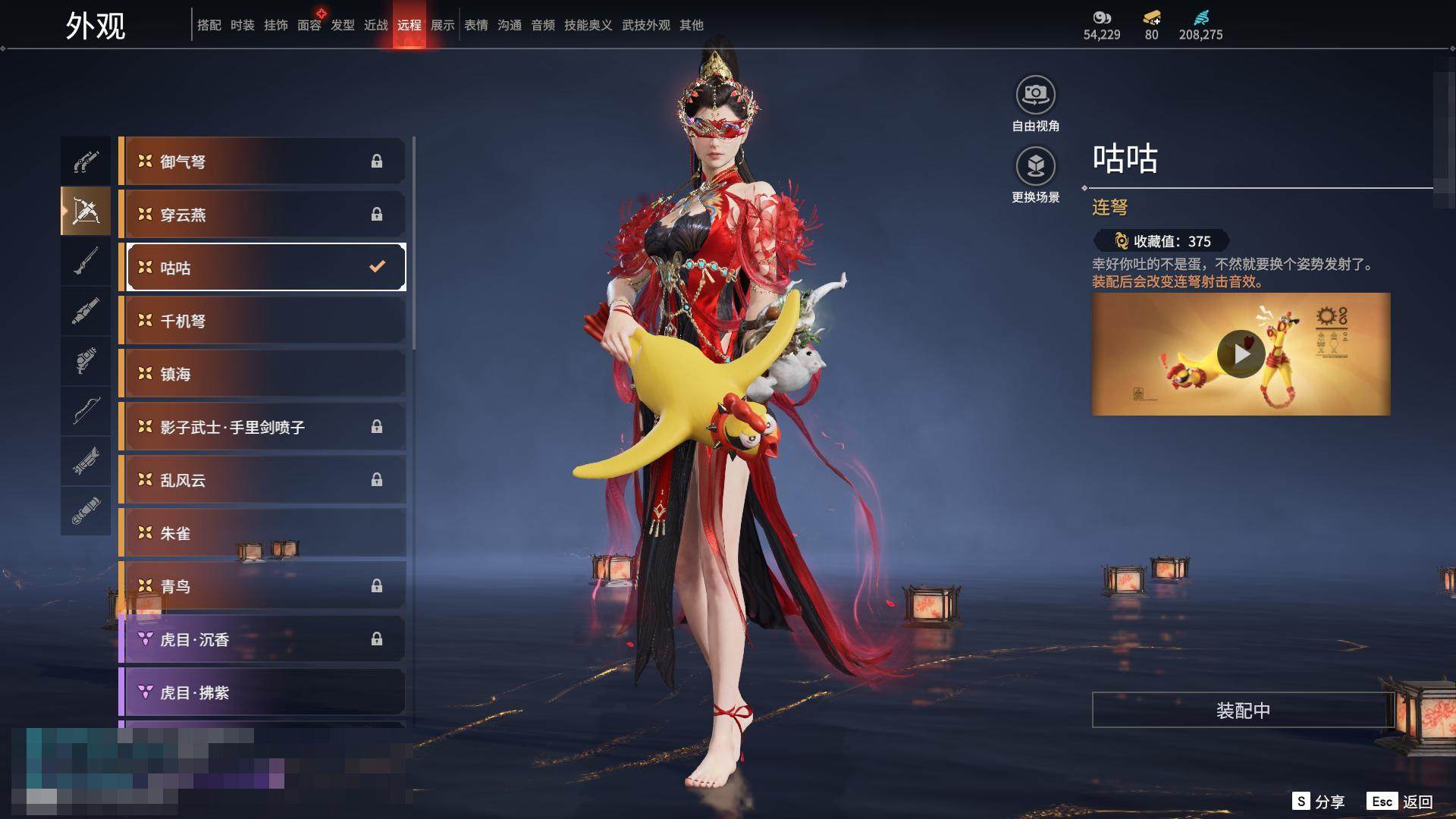Click the 装配中 equip button
The width and height of the screenshot is (1456, 819).
coord(1243,710)
